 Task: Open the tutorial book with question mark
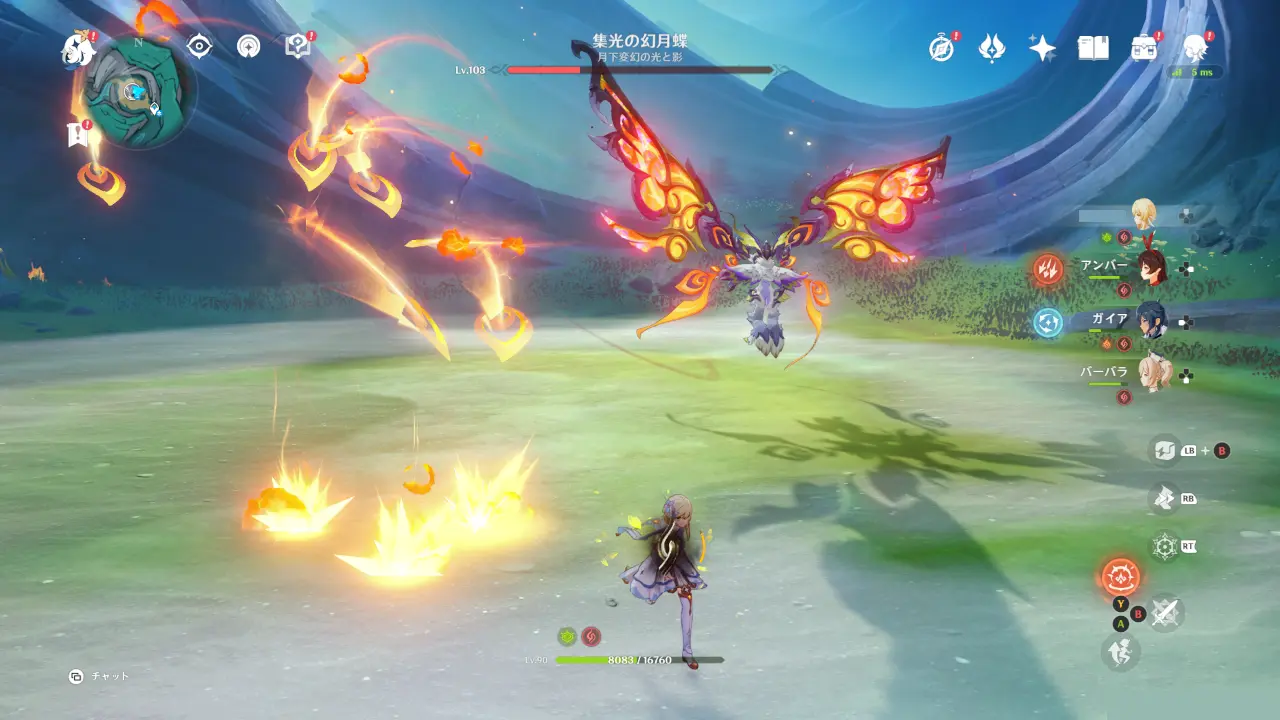tap(297, 46)
